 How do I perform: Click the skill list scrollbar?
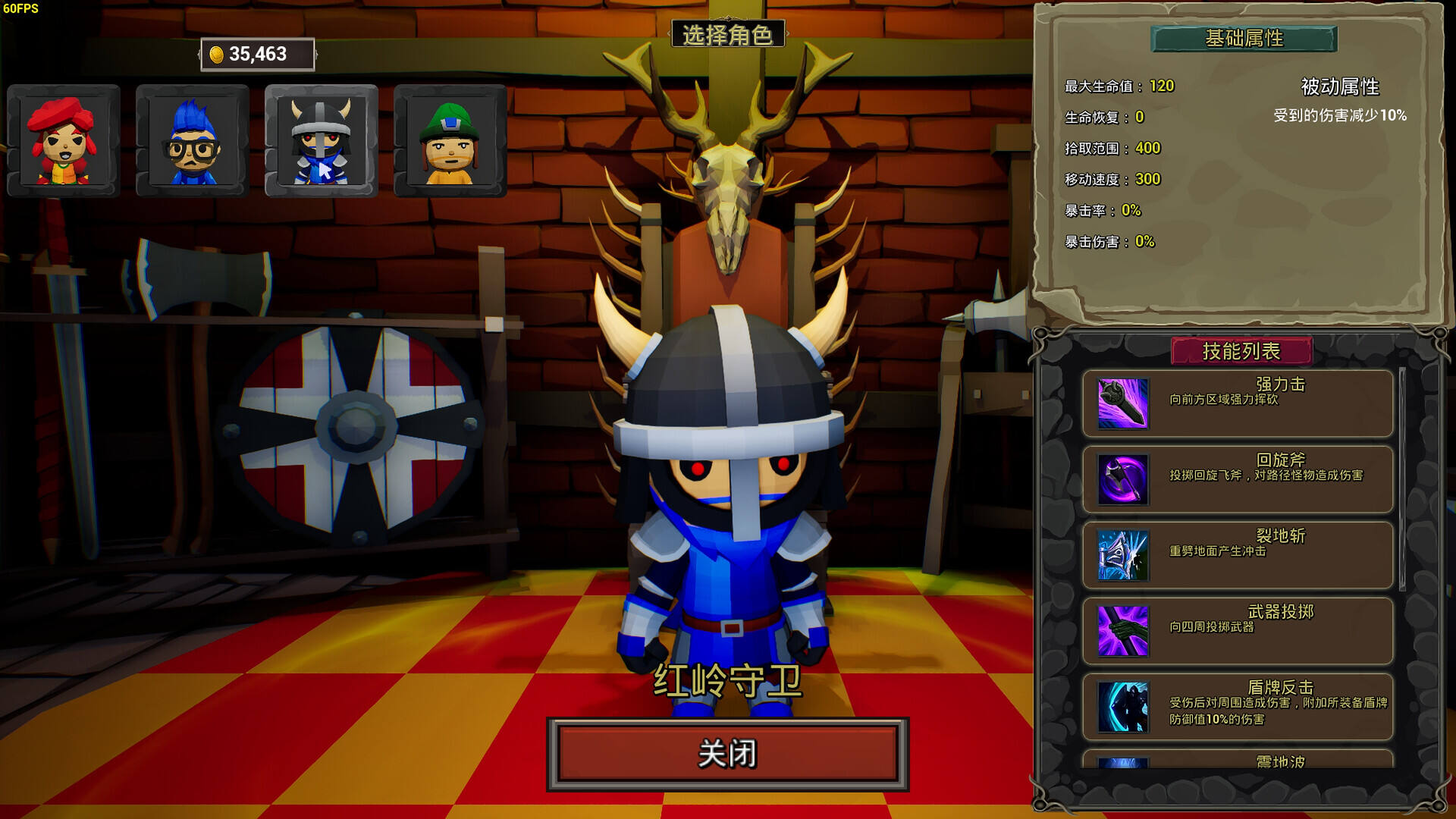[1402, 479]
